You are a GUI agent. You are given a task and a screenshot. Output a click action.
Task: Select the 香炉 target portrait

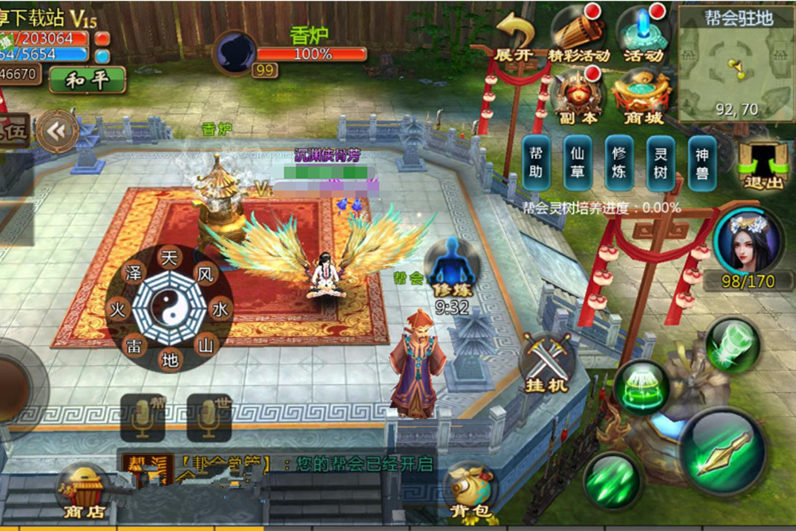(x=237, y=50)
